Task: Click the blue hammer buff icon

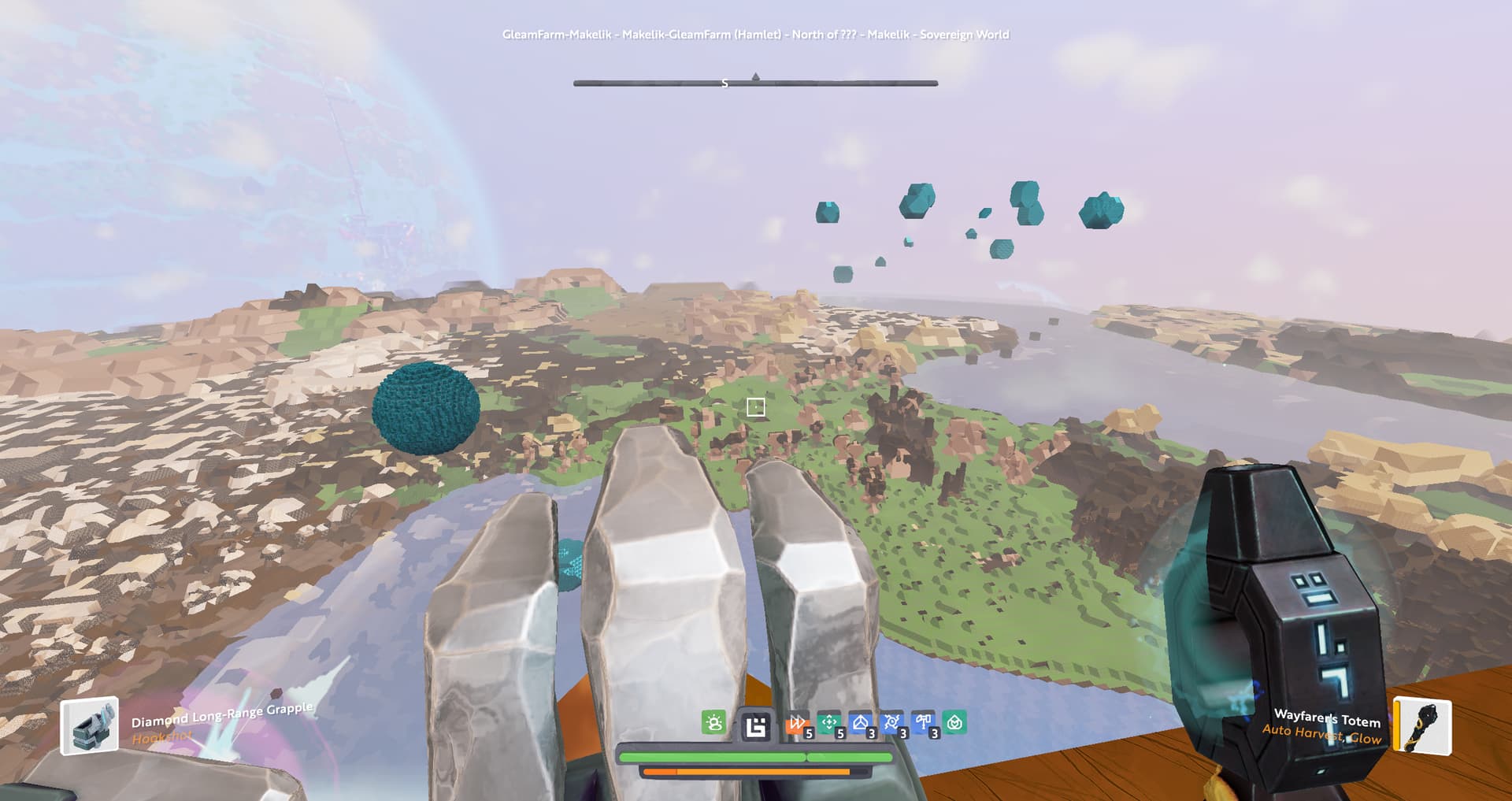Action: tap(923, 722)
